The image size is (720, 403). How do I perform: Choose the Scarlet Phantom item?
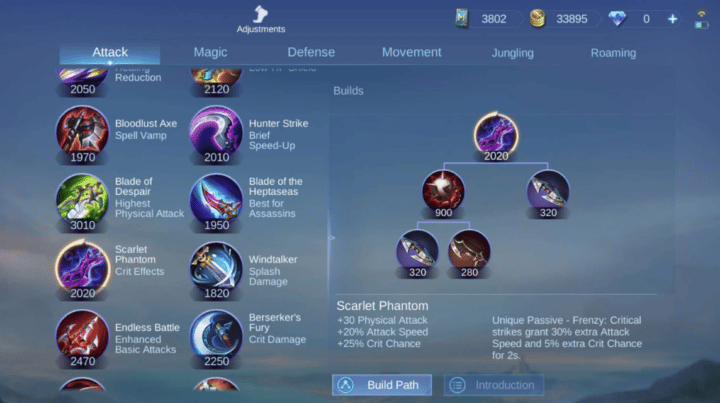(83, 267)
